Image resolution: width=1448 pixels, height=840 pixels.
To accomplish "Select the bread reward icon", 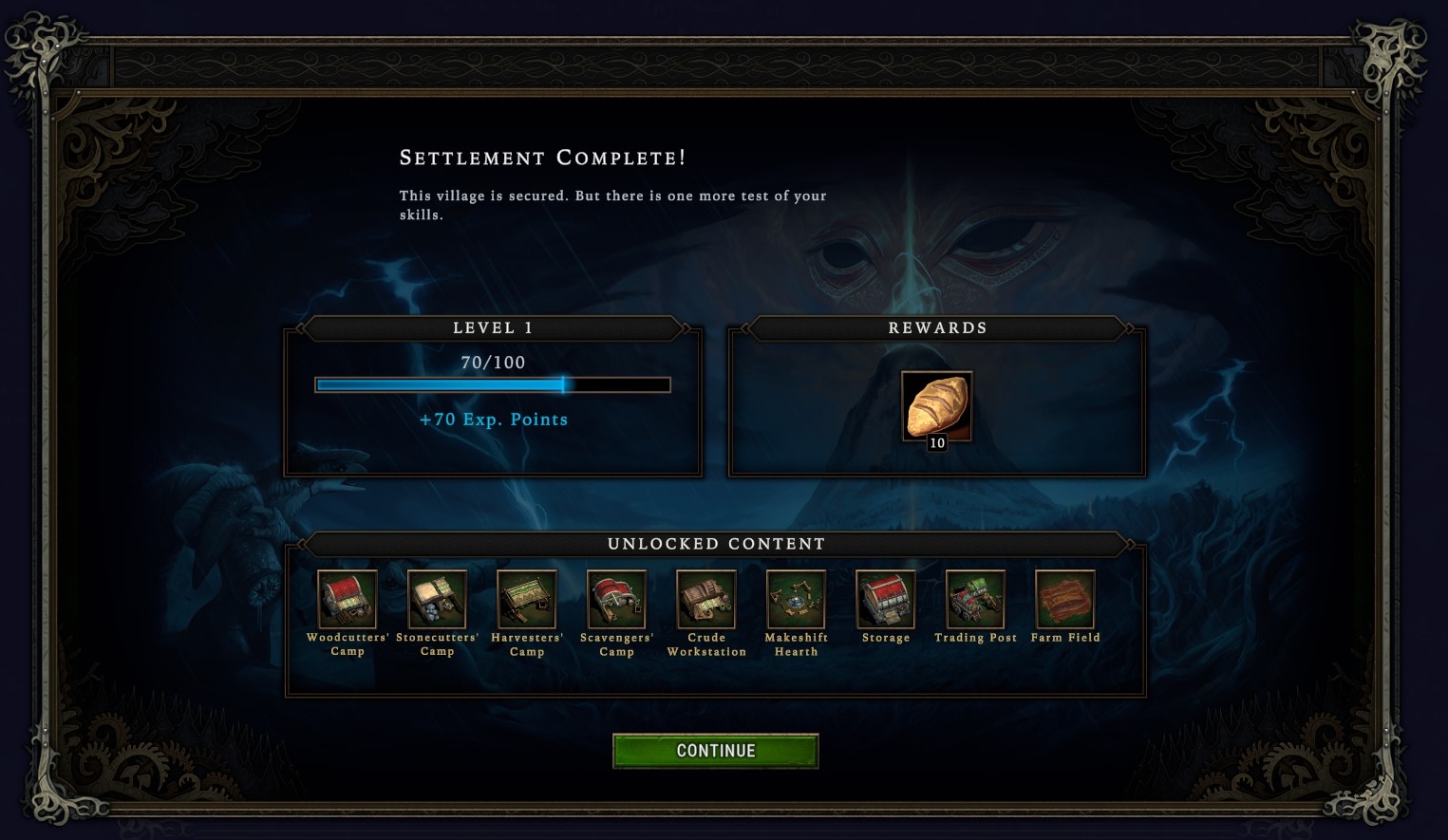I will [x=936, y=406].
